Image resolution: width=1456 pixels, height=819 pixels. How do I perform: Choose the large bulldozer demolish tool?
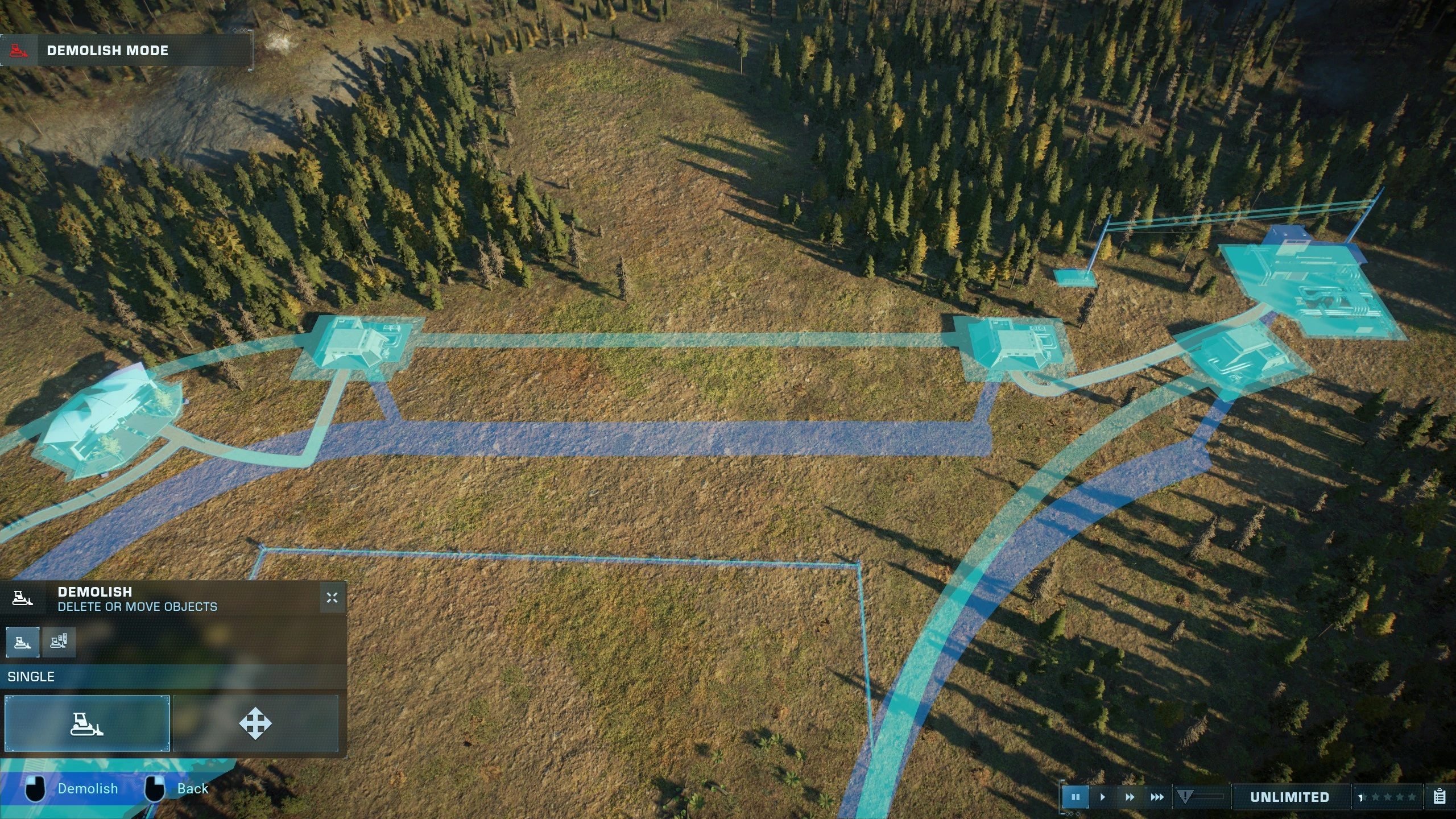(87, 723)
